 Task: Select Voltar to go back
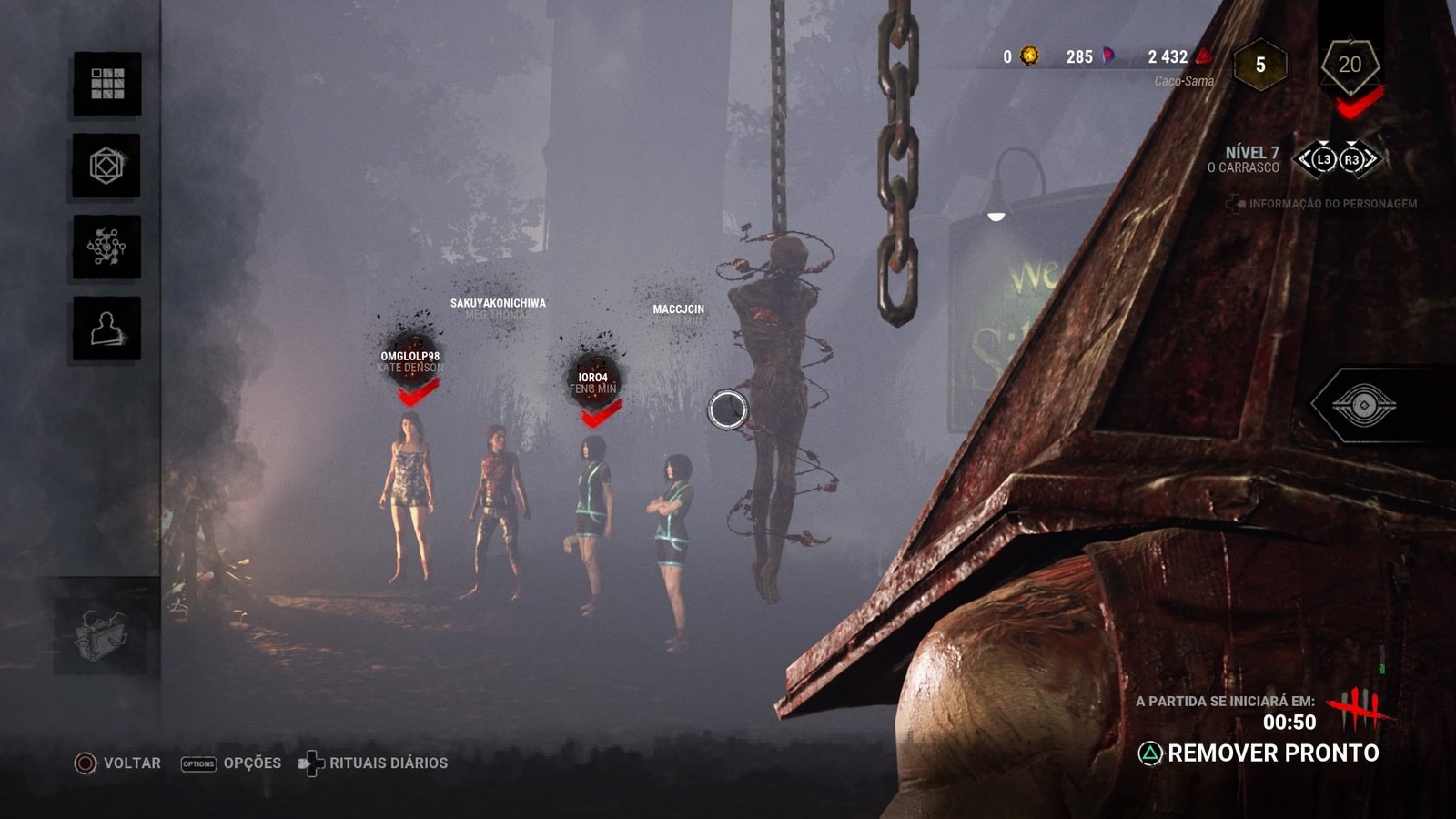click(x=118, y=763)
